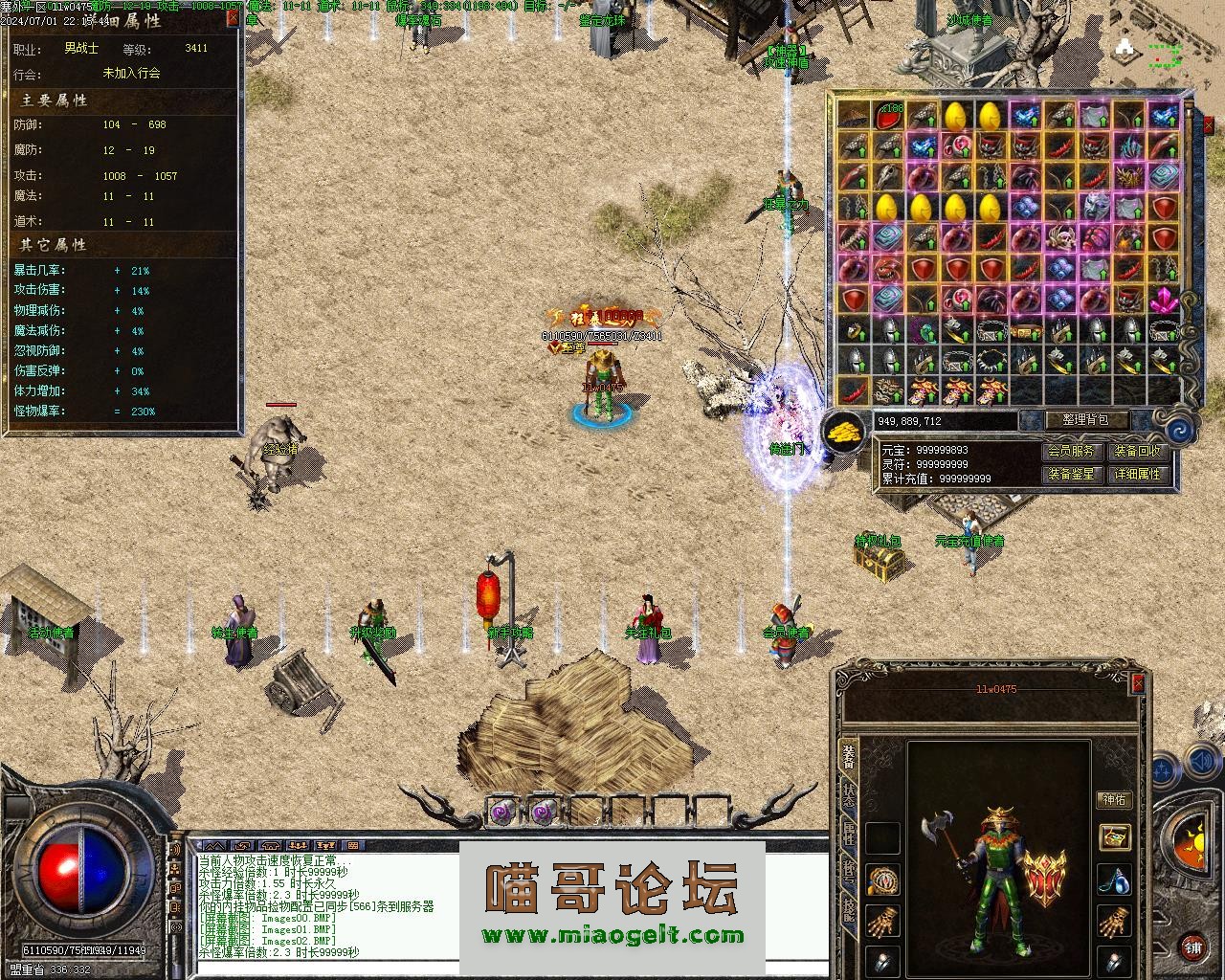Open 装备鉴星 equipment appraisal
Viewport: 1225px width, 980px height.
(x=1070, y=474)
